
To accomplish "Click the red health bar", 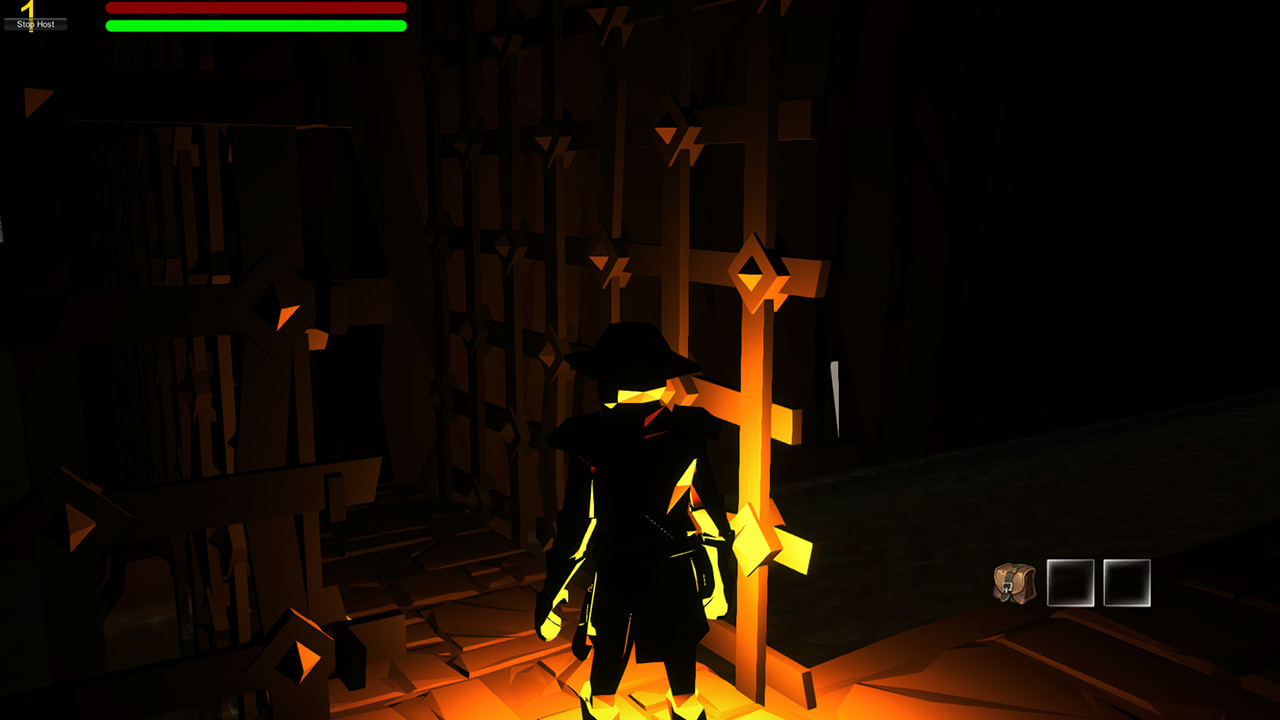I will [x=255, y=8].
